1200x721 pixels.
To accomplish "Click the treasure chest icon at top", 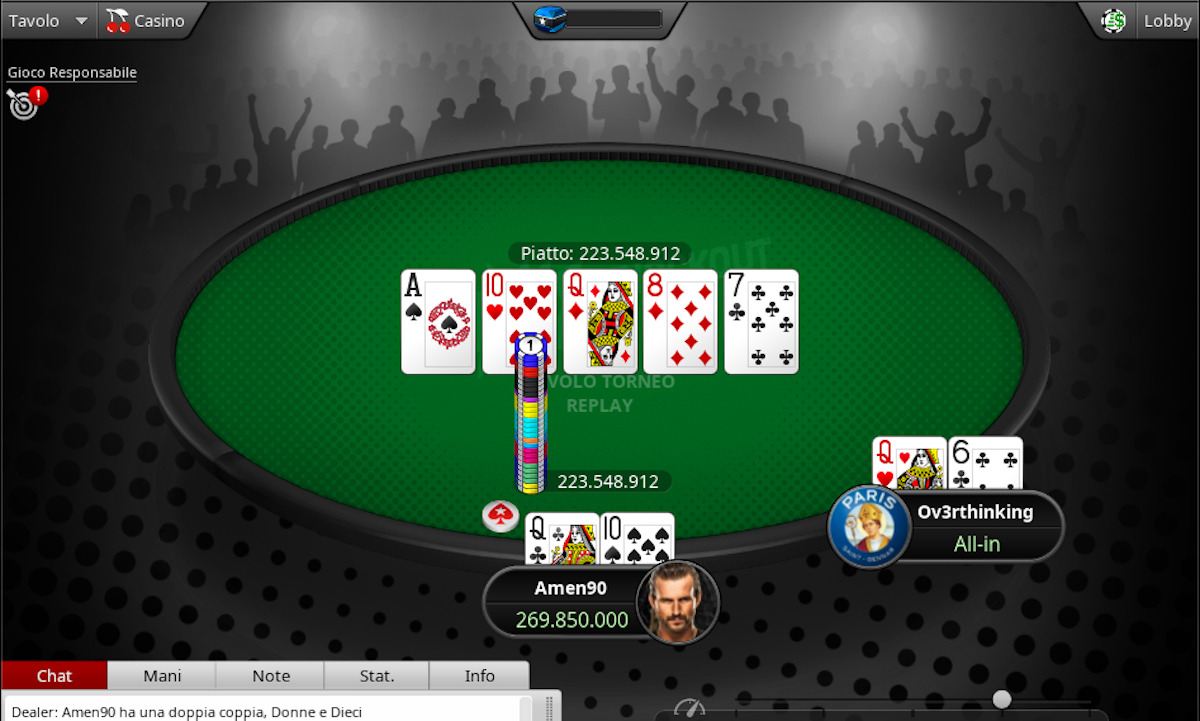I will pyautogui.click(x=551, y=19).
